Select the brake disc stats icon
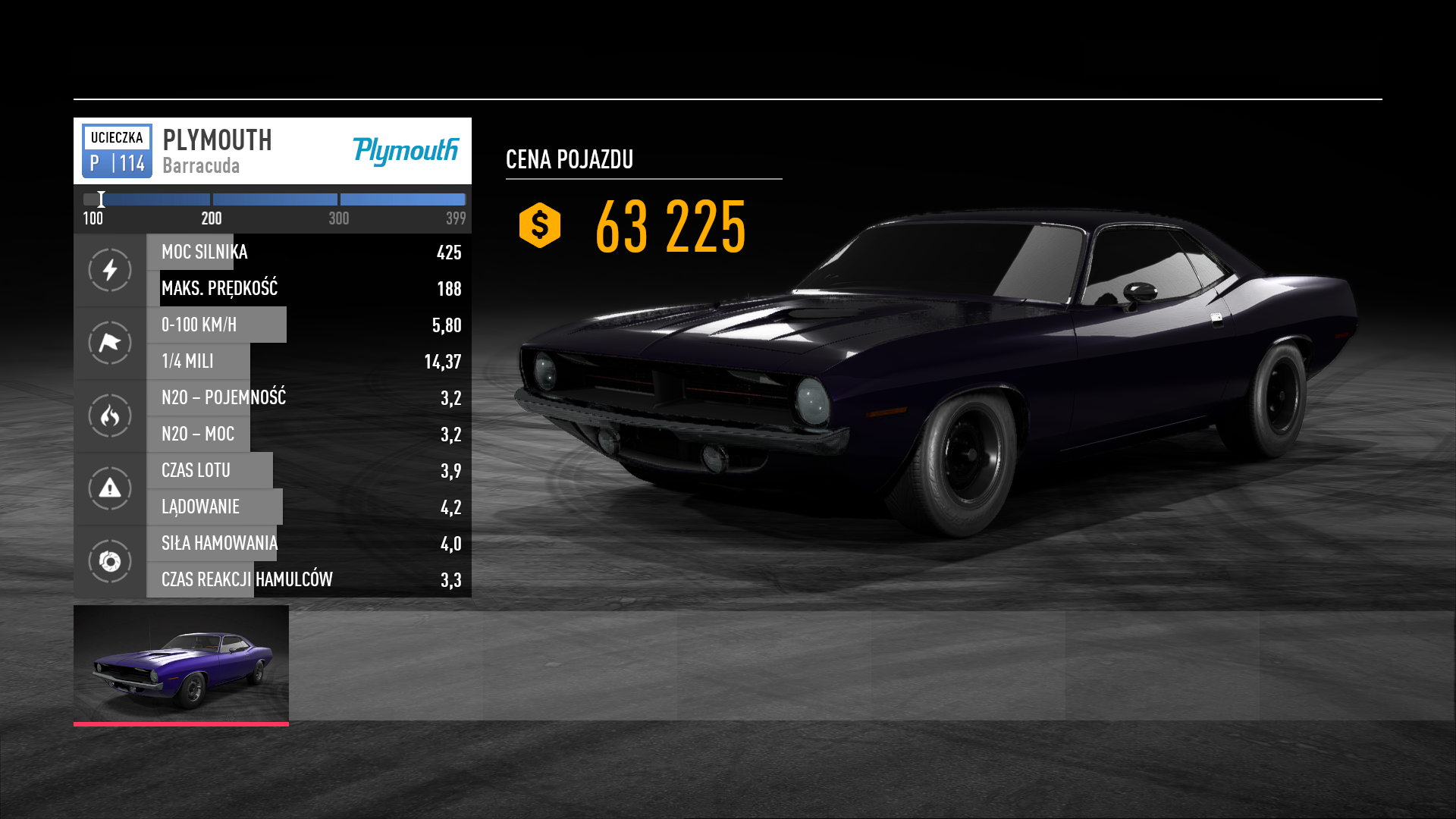The height and width of the screenshot is (819, 1456). (x=110, y=561)
